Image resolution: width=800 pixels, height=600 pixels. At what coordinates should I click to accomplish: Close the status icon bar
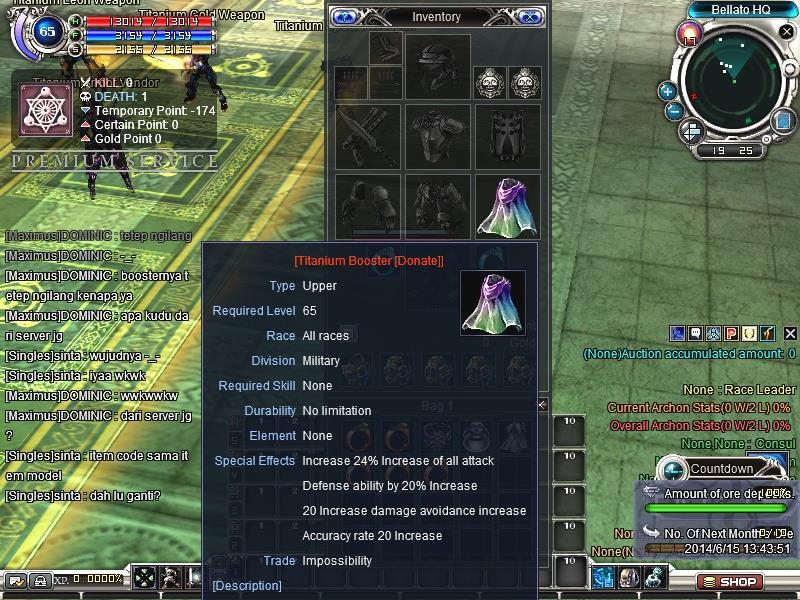coord(791,333)
